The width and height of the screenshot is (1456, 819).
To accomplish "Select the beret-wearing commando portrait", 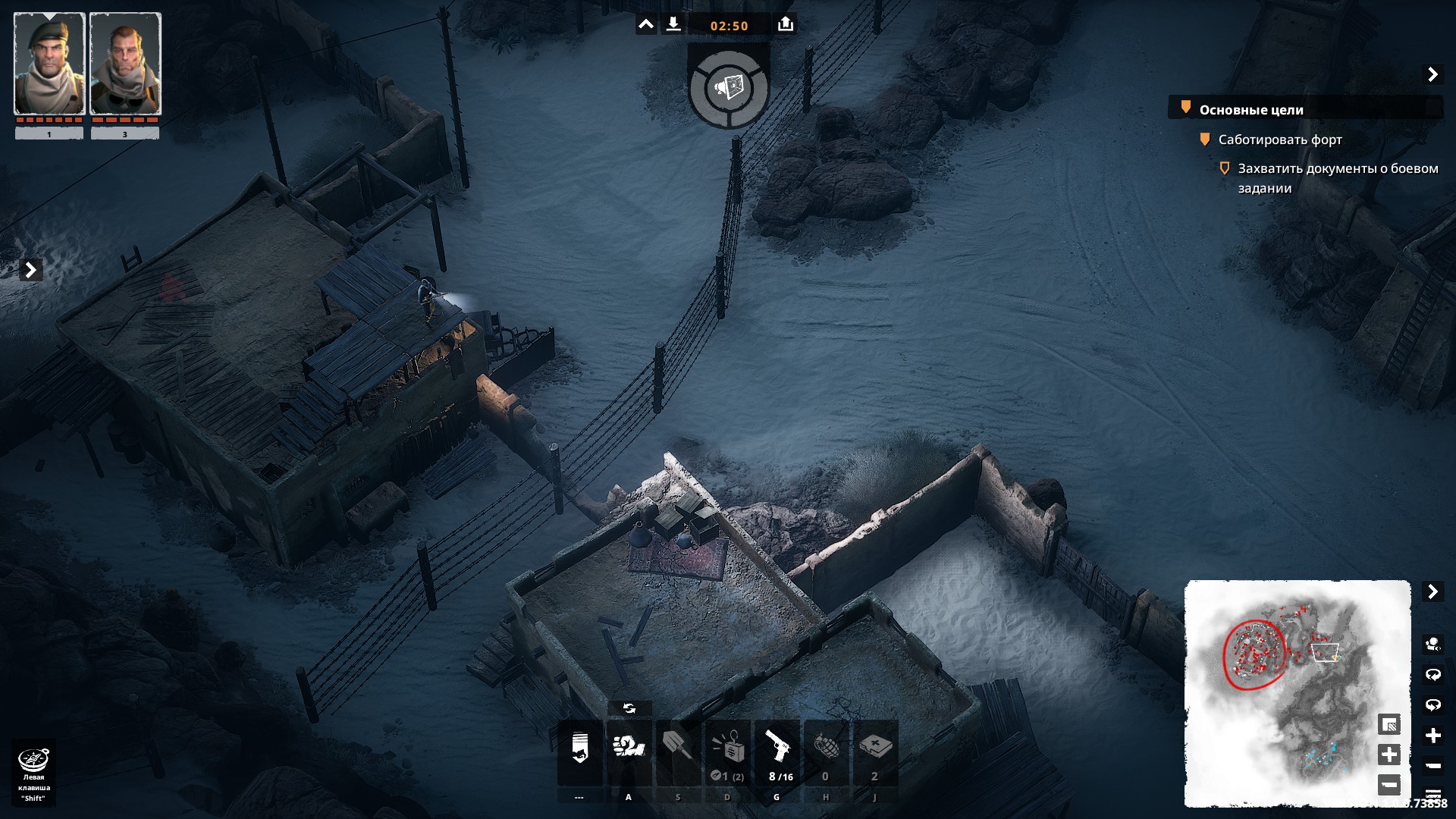I will point(49,64).
